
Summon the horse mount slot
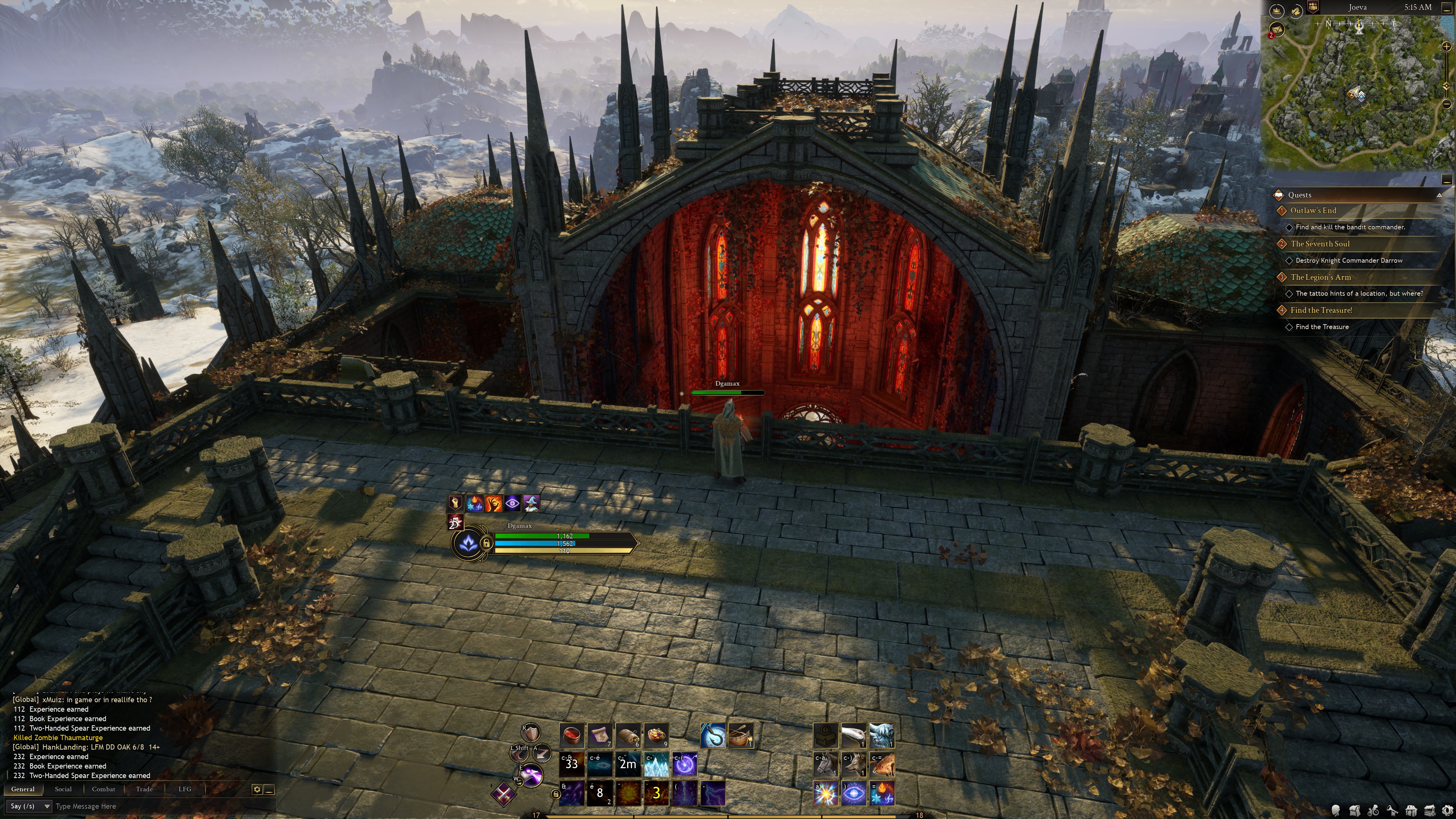tap(825, 764)
